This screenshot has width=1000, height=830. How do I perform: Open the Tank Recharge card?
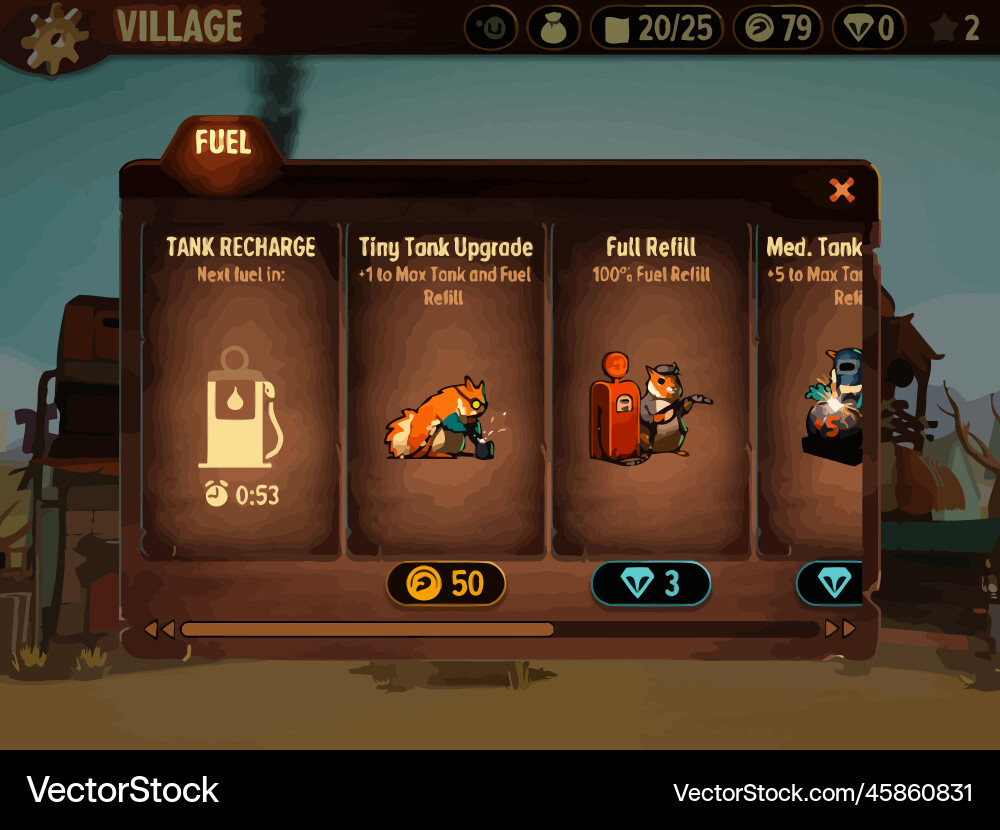tap(241, 390)
